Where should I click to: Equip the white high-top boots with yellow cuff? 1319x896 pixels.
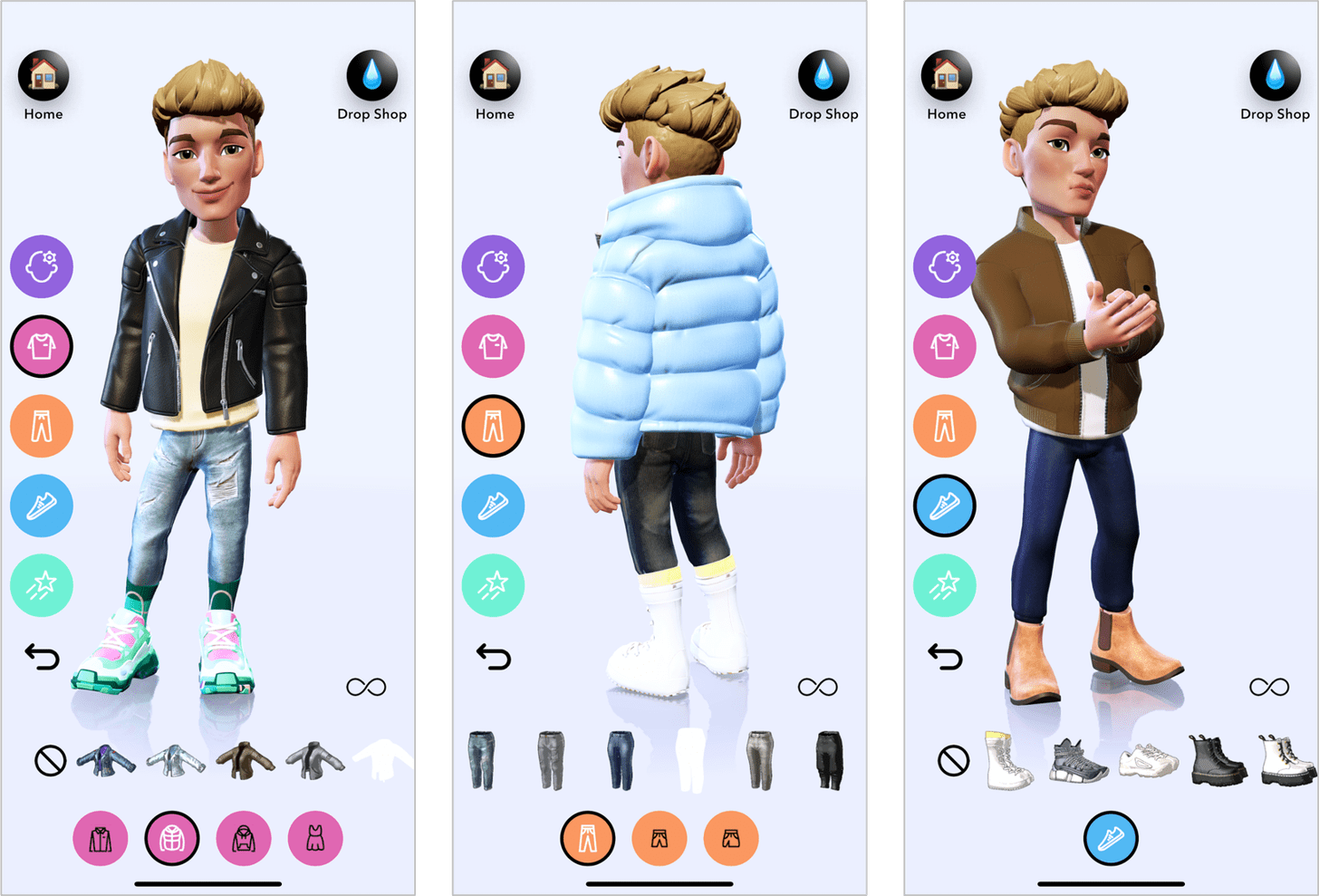click(1008, 760)
